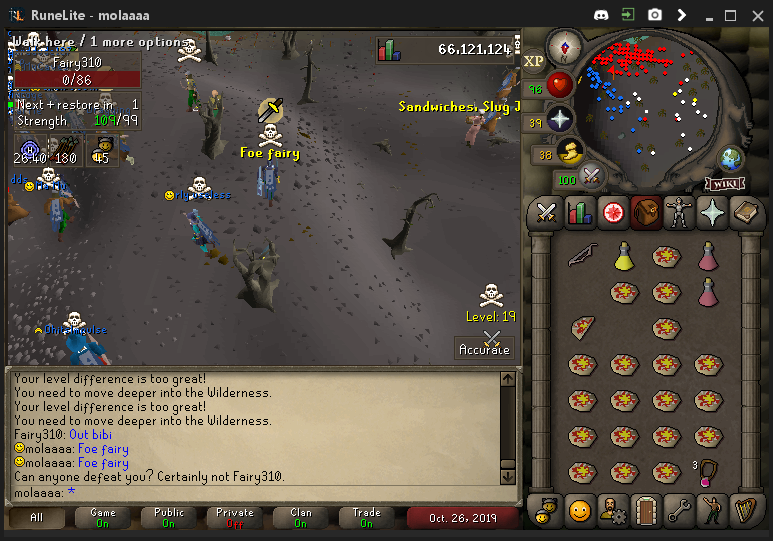Image resolution: width=773 pixels, height=541 pixels.
Task: Select the yellow potion in the inventory
Action: tap(624, 257)
